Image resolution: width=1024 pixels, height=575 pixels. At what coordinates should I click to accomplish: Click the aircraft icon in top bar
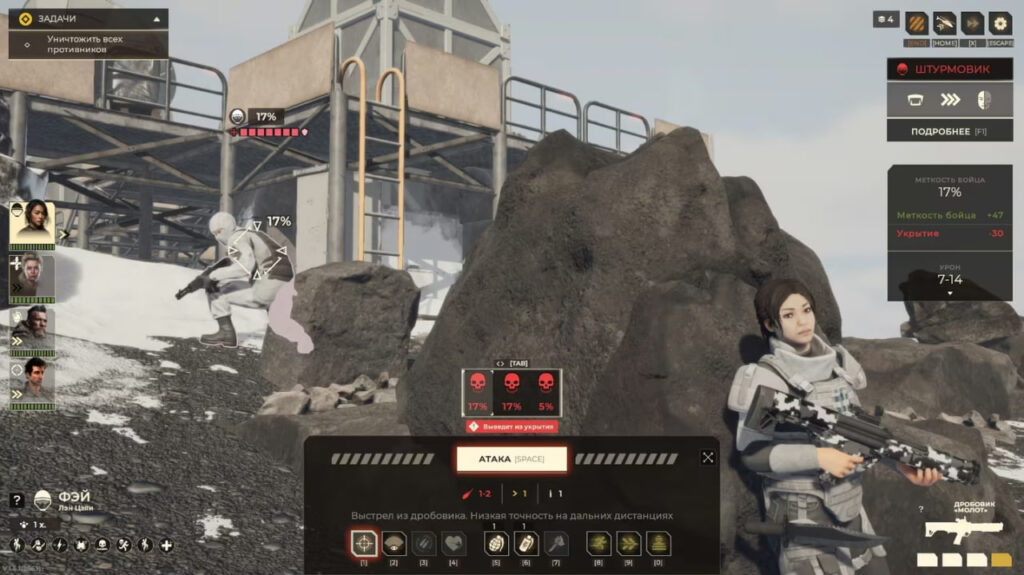click(x=944, y=23)
